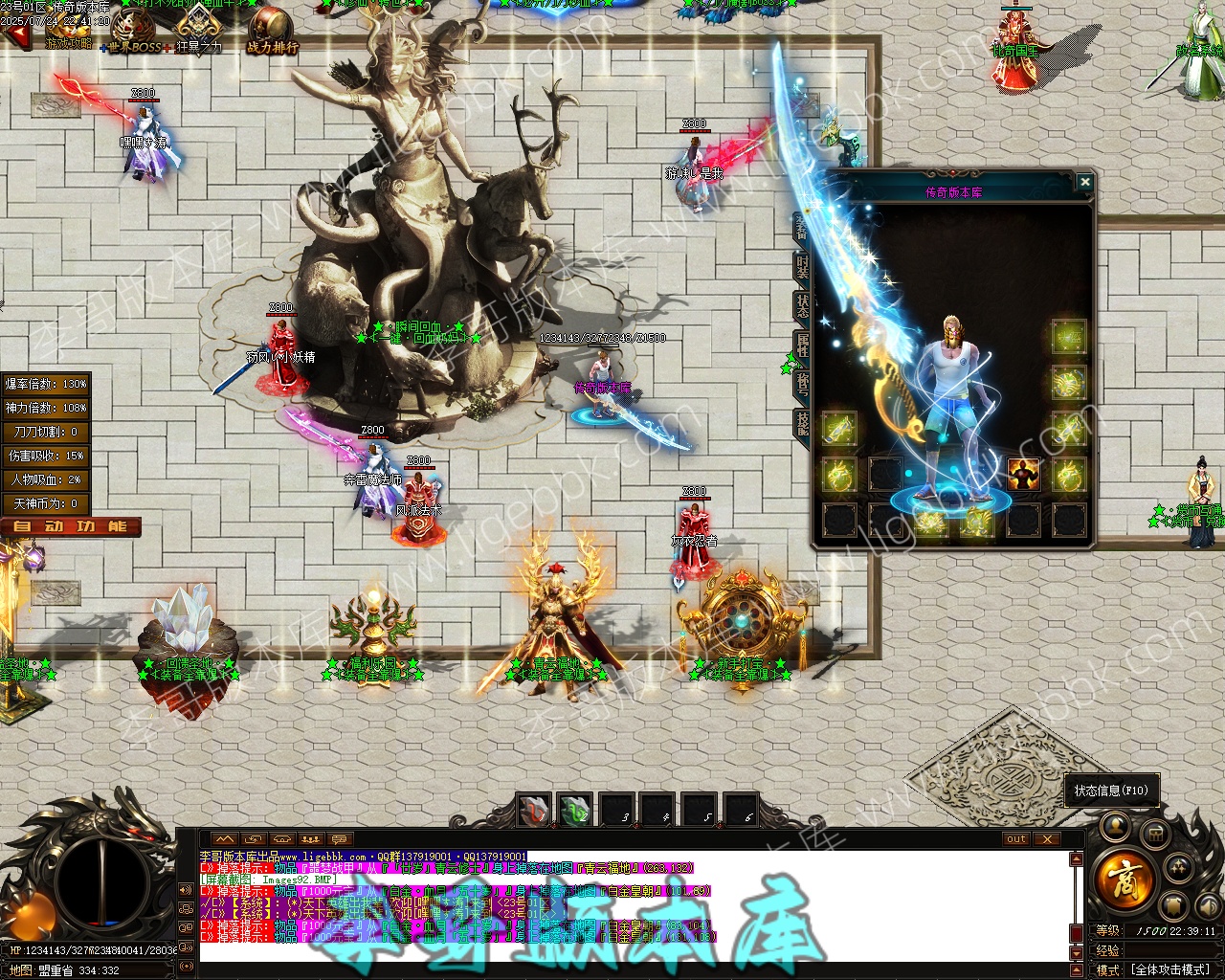Open the bag chest round icon
Viewport: 1225px width, 980px height.
(1155, 834)
